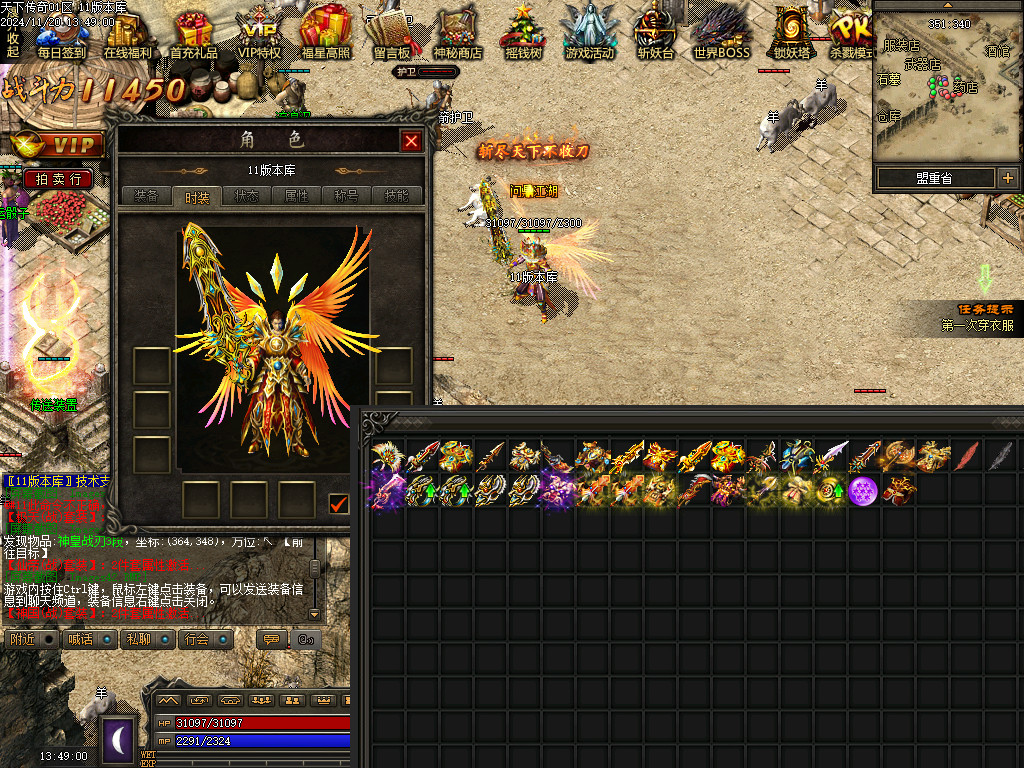Open 每日签到 daily sign-in

tap(62, 36)
